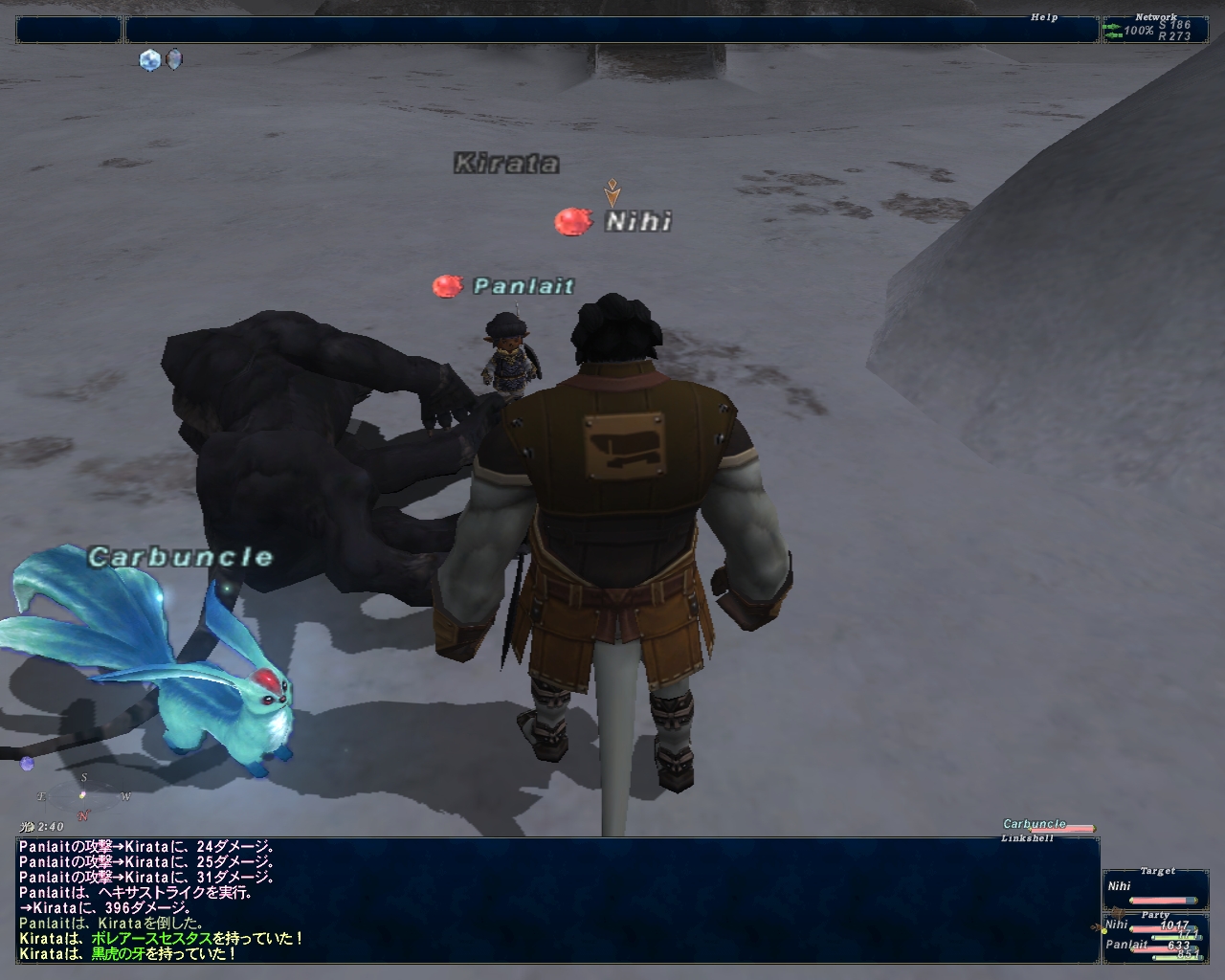The image size is (1225, 980).
Task: Click the compass dial
Action: pyautogui.click(x=83, y=794)
